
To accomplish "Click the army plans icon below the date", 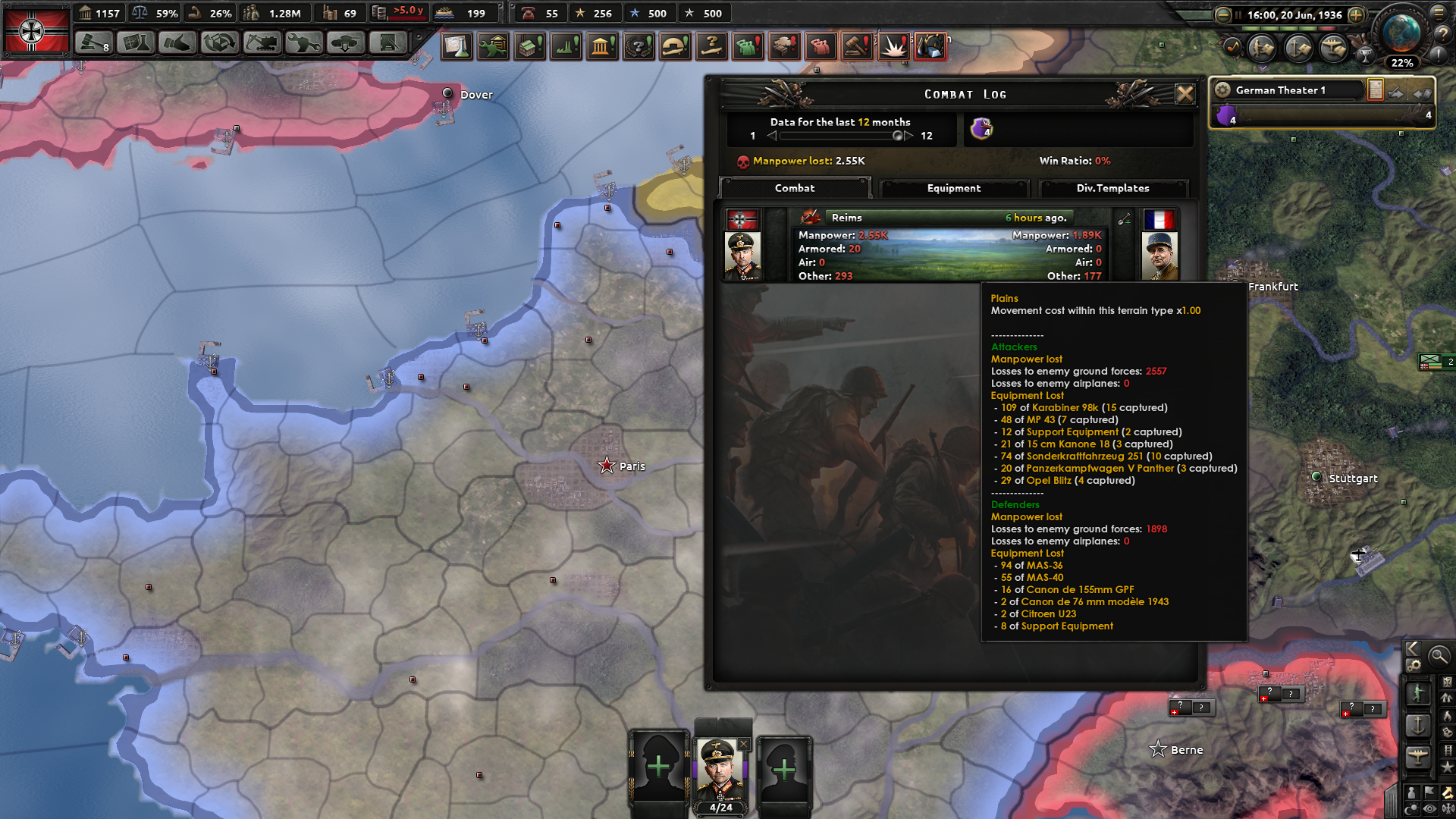I will coord(1260,48).
